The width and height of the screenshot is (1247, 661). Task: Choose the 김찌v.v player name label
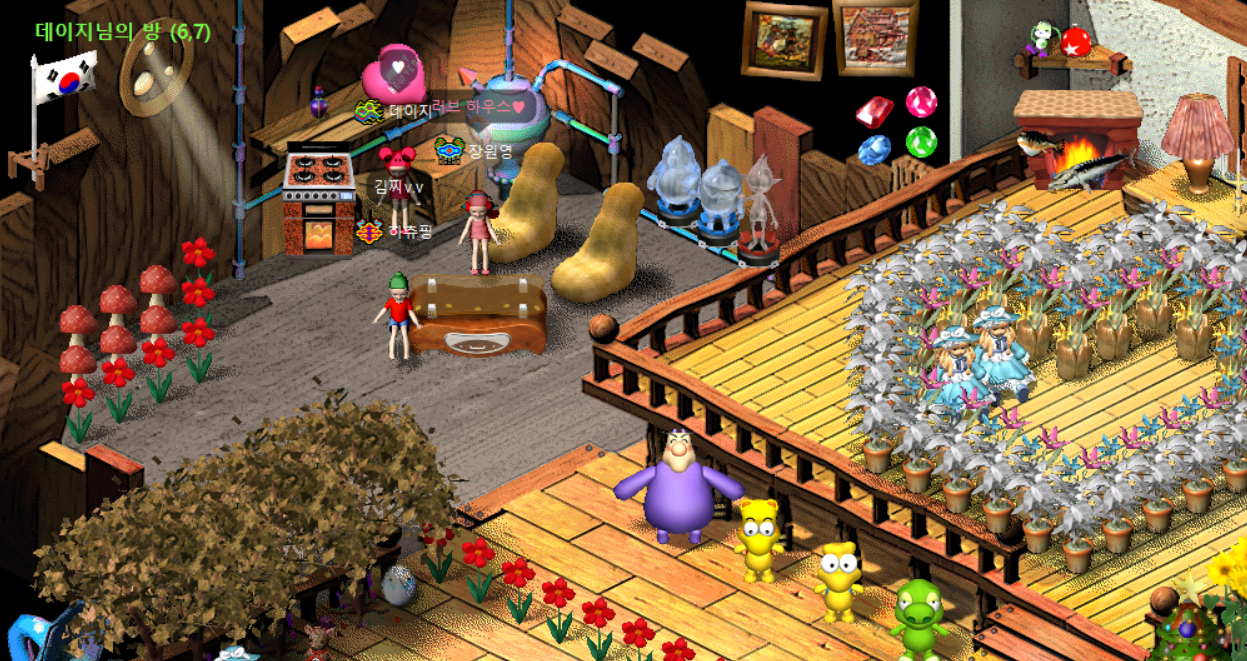click(x=399, y=186)
